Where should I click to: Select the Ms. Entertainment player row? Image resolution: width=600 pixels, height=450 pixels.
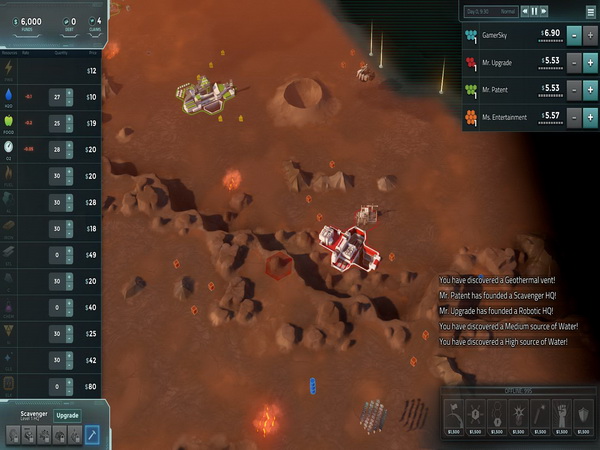[510, 117]
